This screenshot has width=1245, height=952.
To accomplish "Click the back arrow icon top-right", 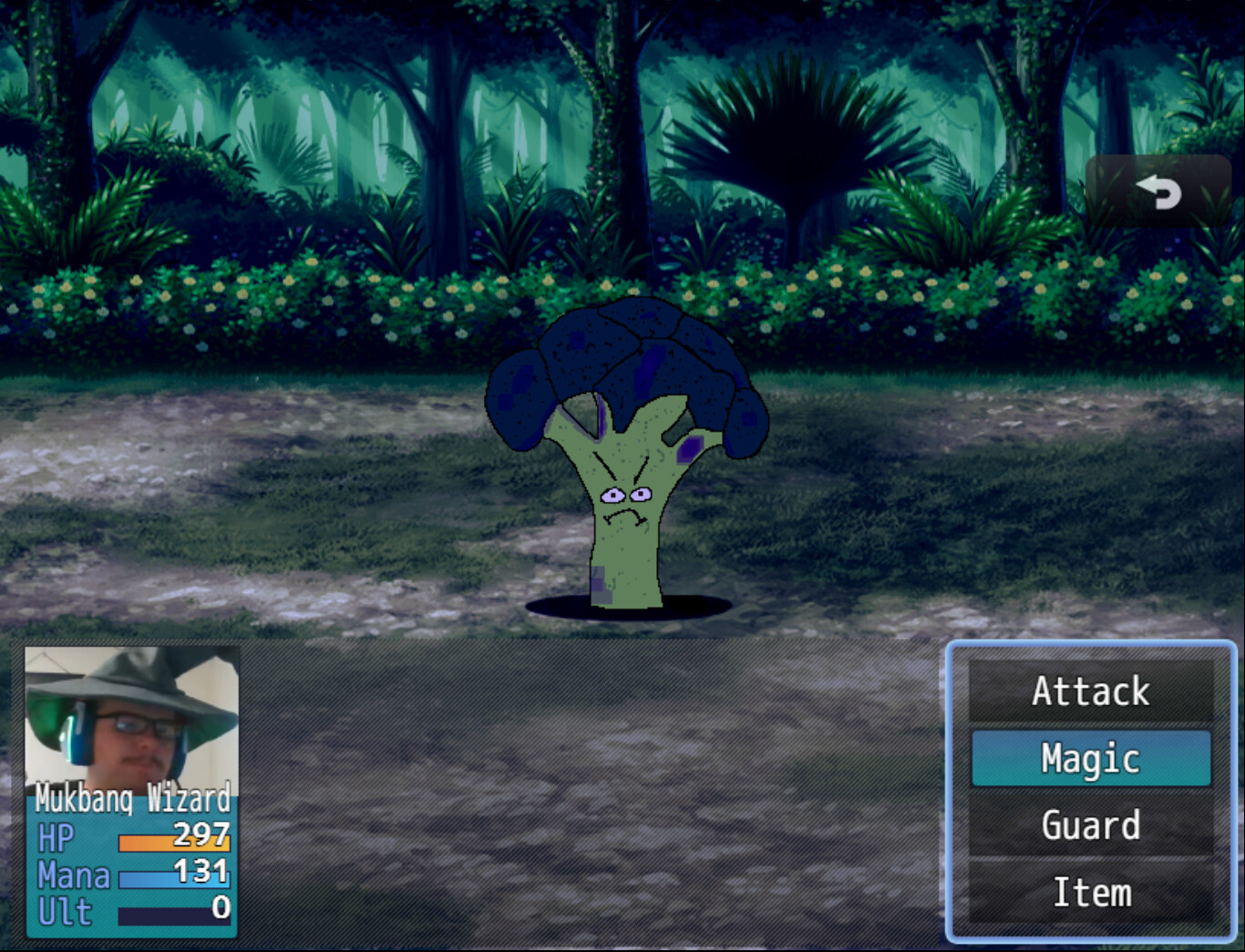I will click(x=1158, y=193).
